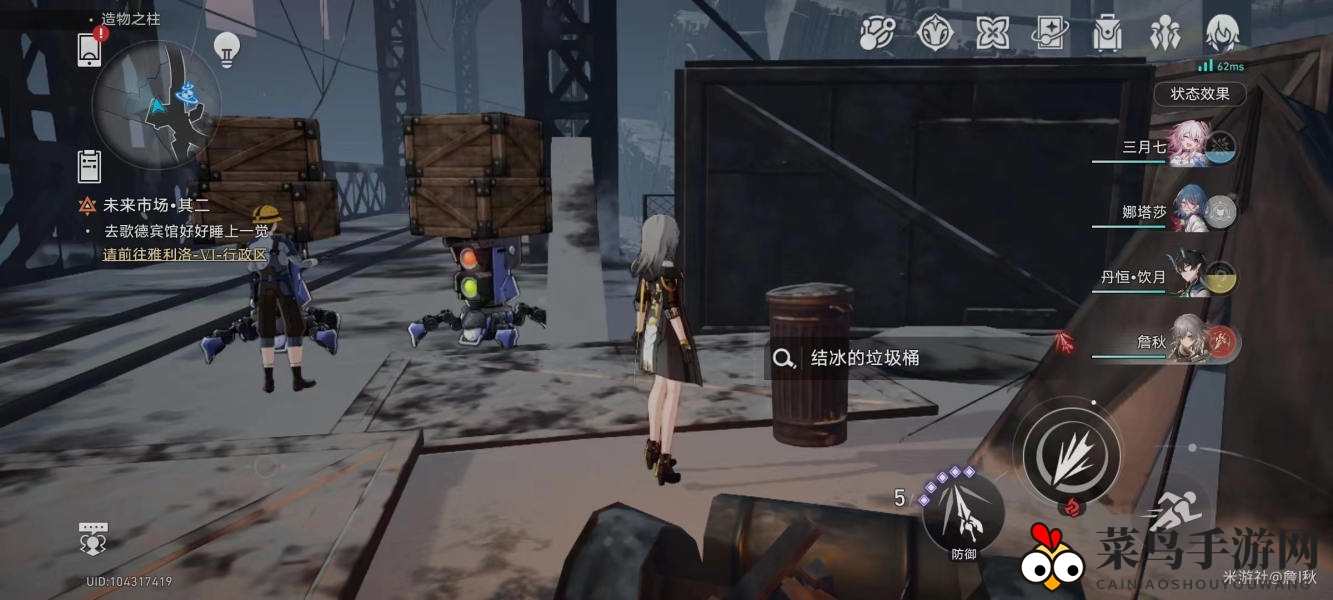Open the backpack inventory
The image size is (1333, 600).
click(1107, 34)
